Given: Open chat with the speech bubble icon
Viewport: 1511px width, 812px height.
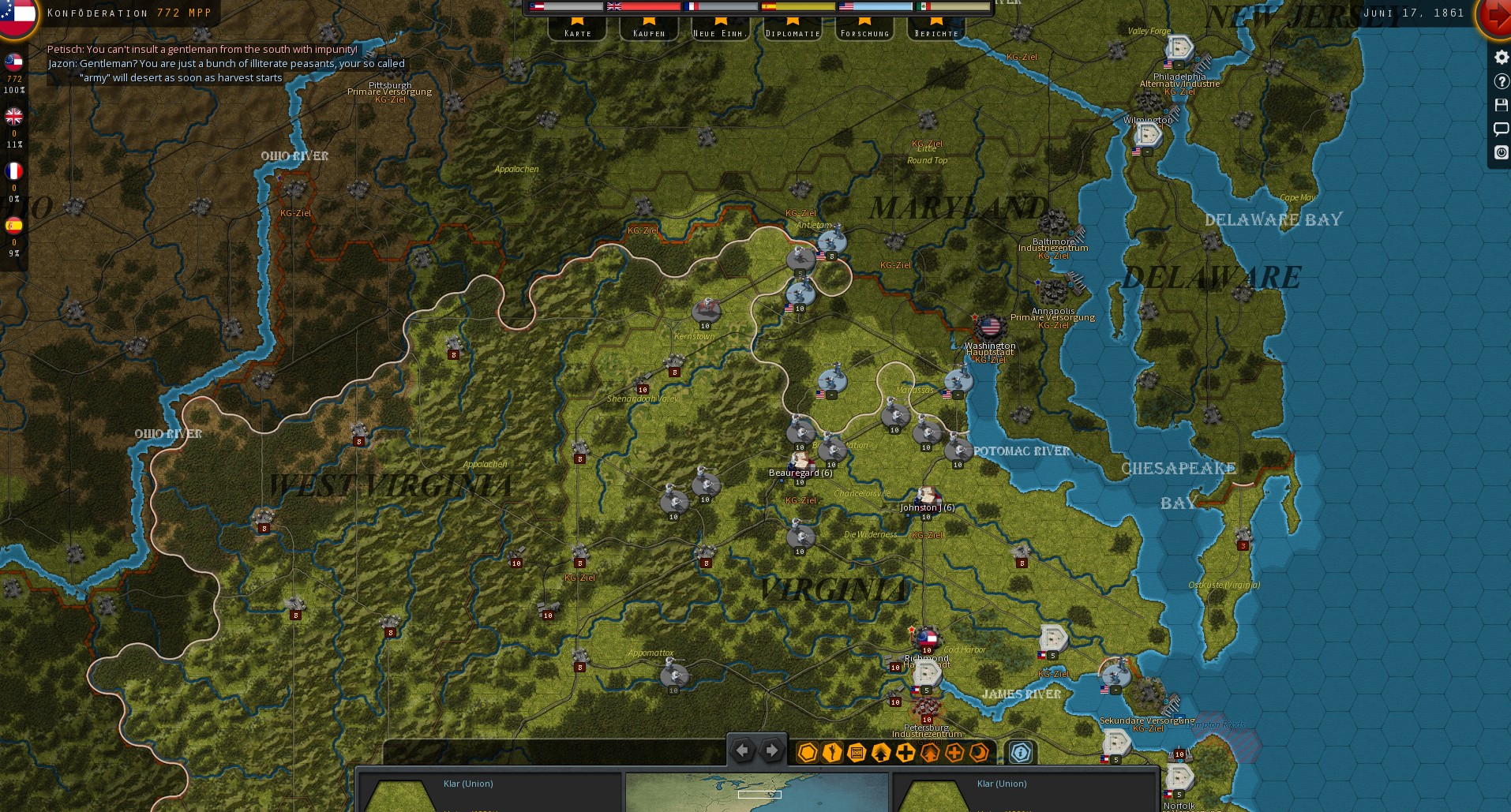Looking at the screenshot, I should (1501, 129).
